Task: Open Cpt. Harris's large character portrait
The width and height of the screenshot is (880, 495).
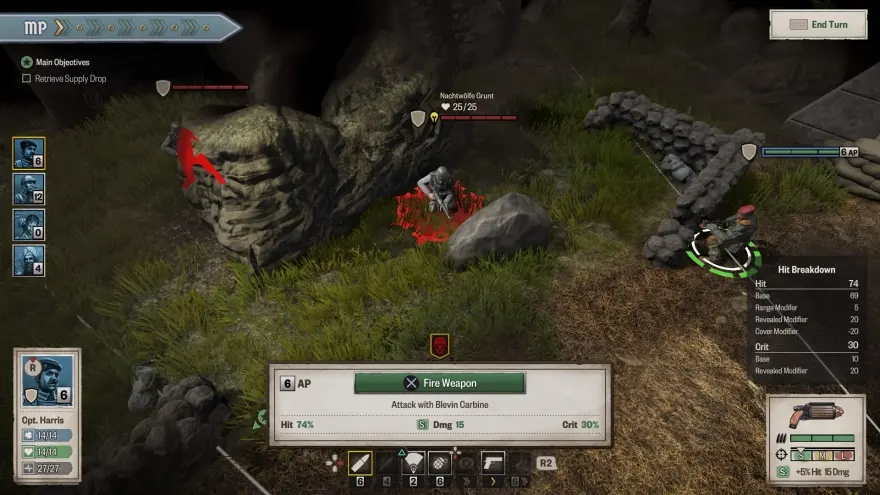Action: coord(47,379)
